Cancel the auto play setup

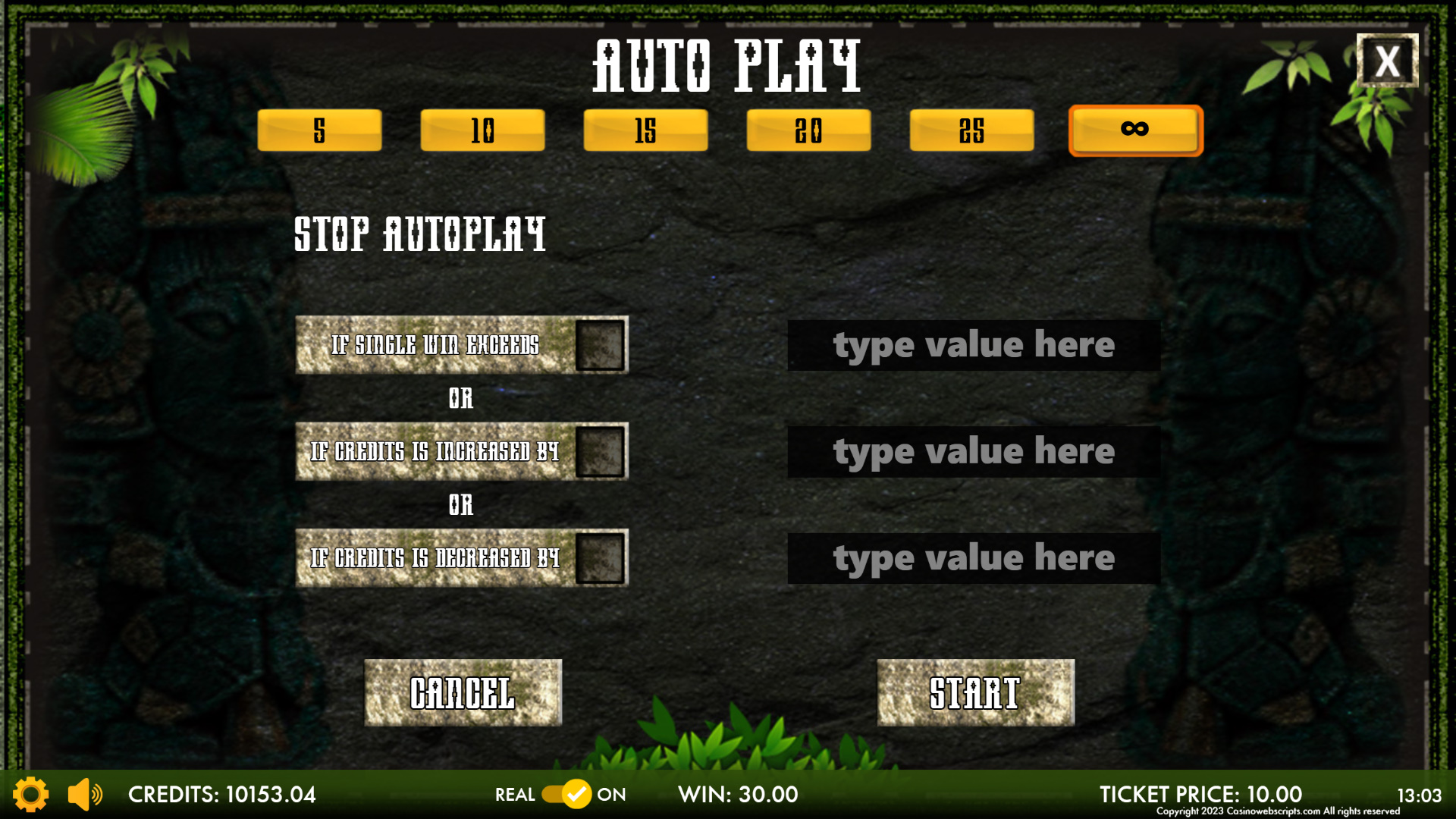pos(463,692)
